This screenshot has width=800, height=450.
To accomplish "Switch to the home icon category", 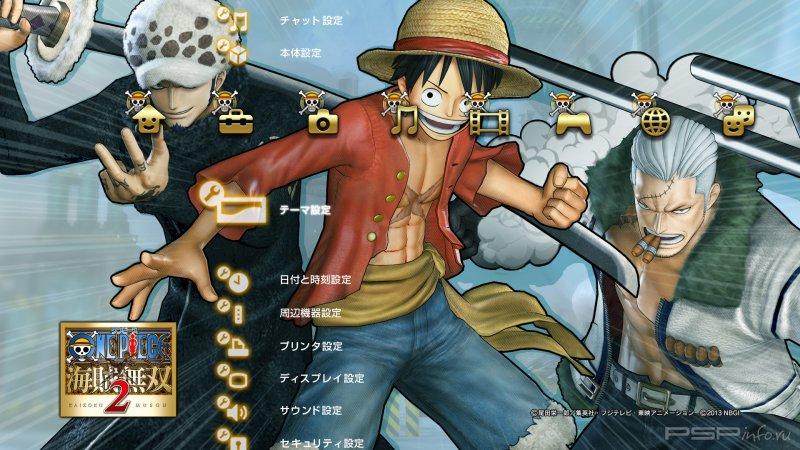I will [x=148, y=118].
